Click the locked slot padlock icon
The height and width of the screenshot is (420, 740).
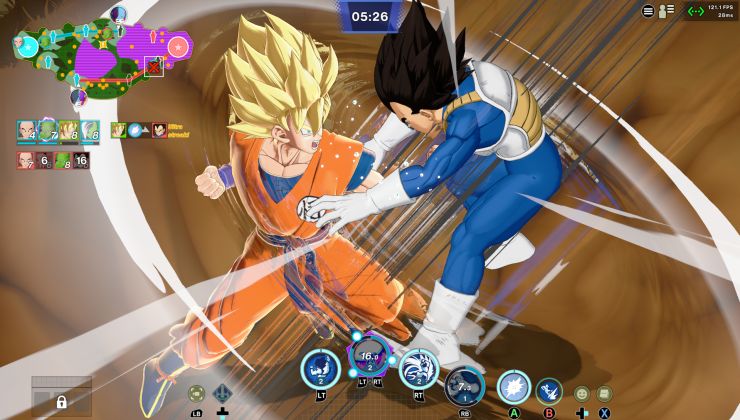point(61,402)
